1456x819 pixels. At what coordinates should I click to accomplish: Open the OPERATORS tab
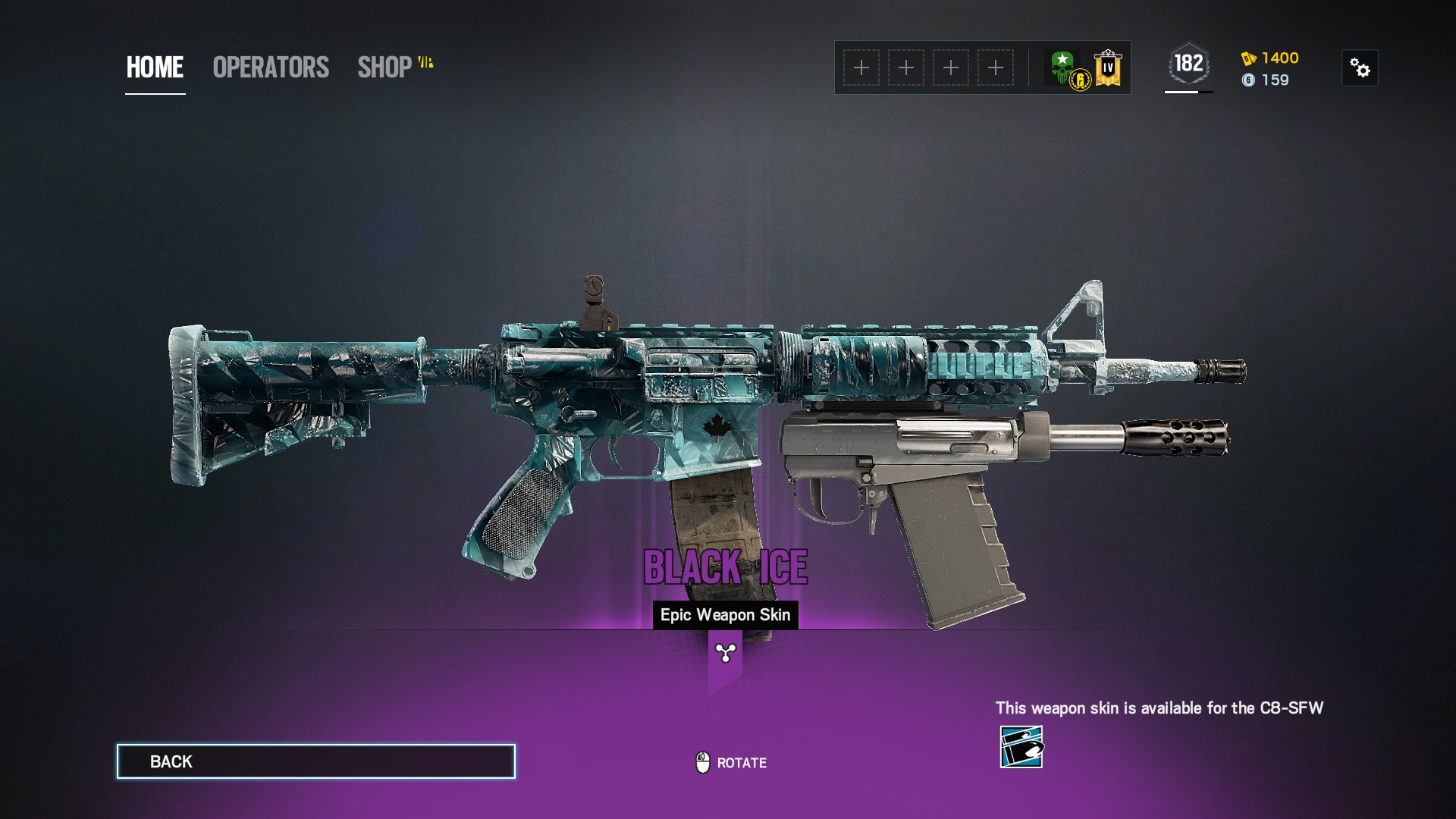point(271,67)
